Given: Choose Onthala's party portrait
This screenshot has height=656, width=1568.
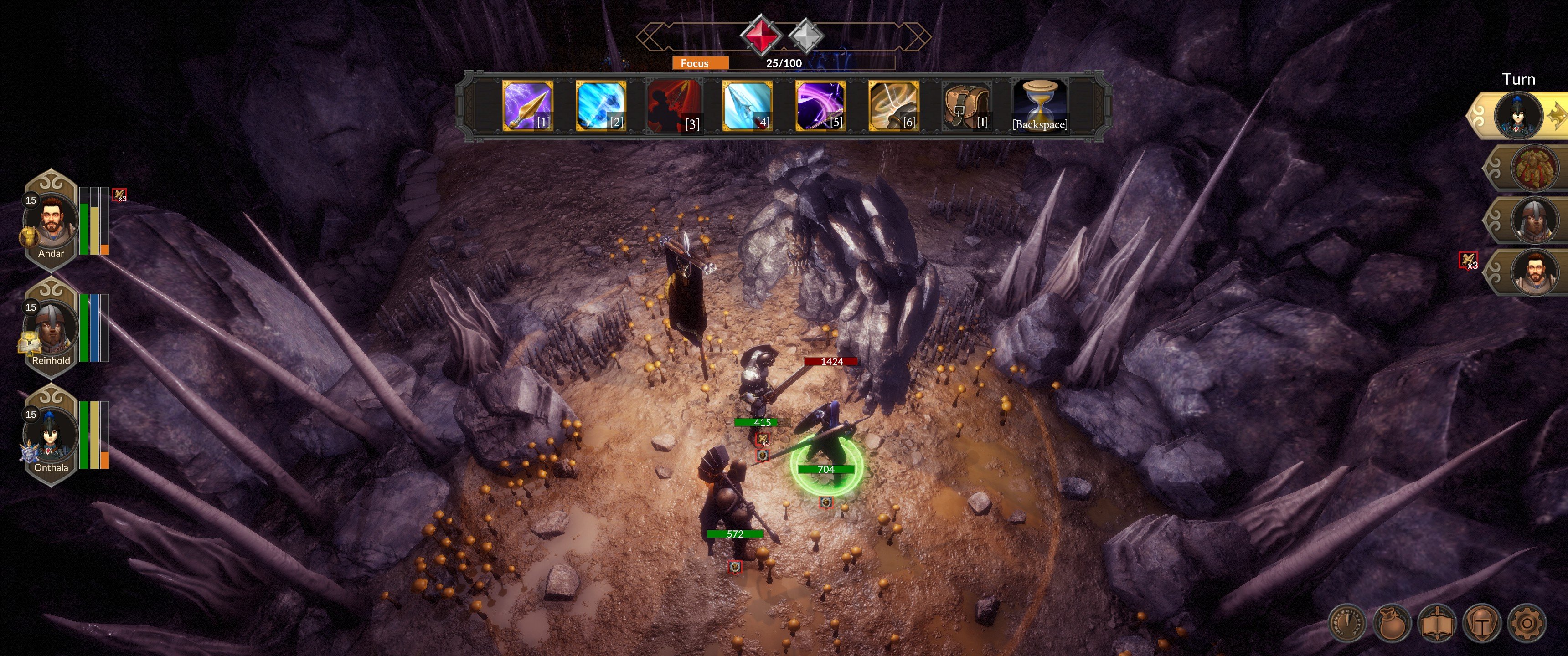Looking at the screenshot, I should (51, 437).
